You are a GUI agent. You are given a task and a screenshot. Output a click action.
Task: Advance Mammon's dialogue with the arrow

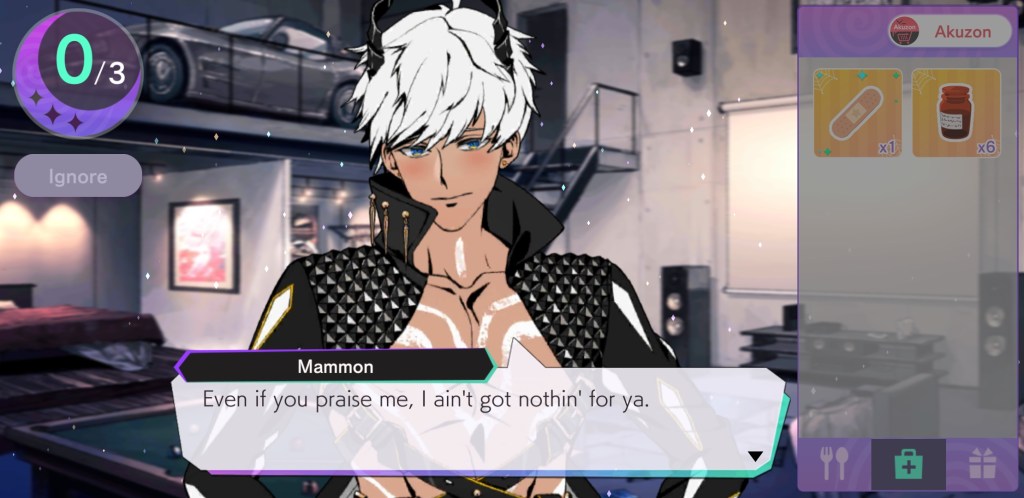[x=755, y=456]
